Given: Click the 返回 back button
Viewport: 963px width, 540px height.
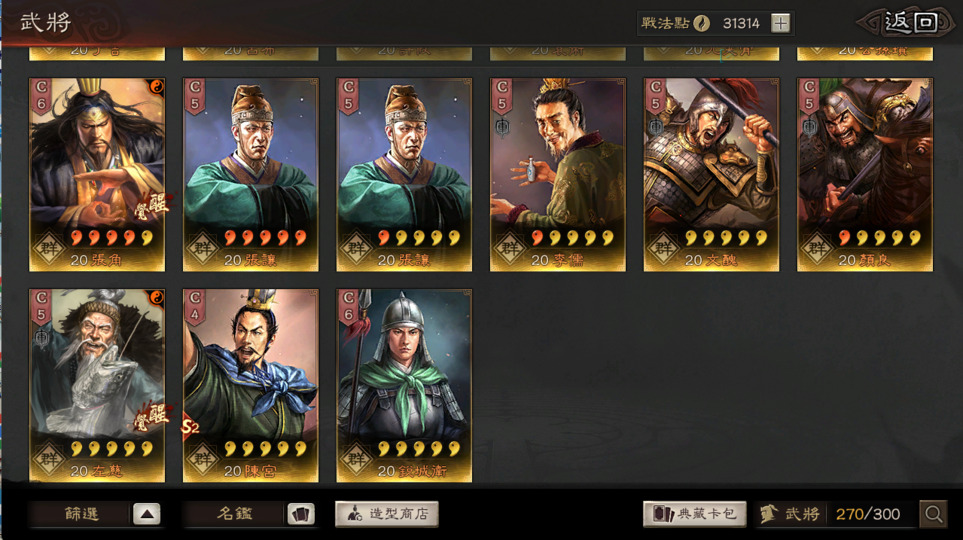Looking at the screenshot, I should click(x=910, y=23).
